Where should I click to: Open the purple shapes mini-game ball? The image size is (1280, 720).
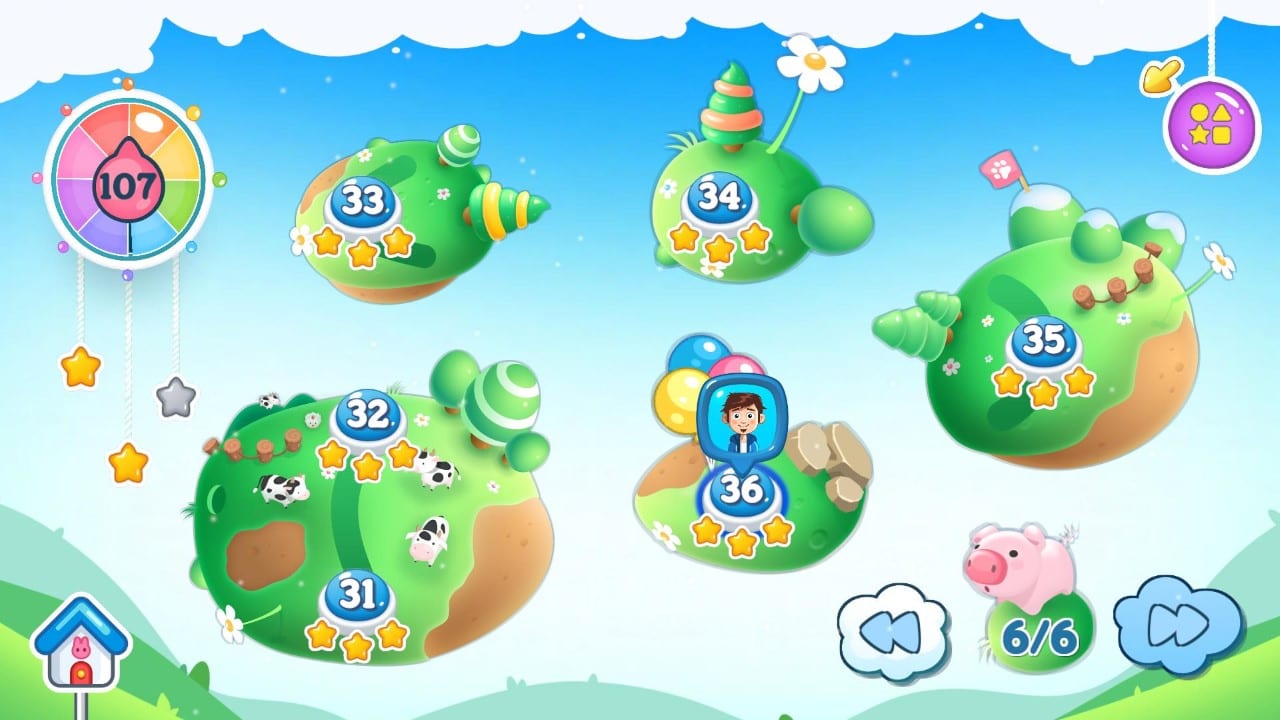coord(1210,123)
